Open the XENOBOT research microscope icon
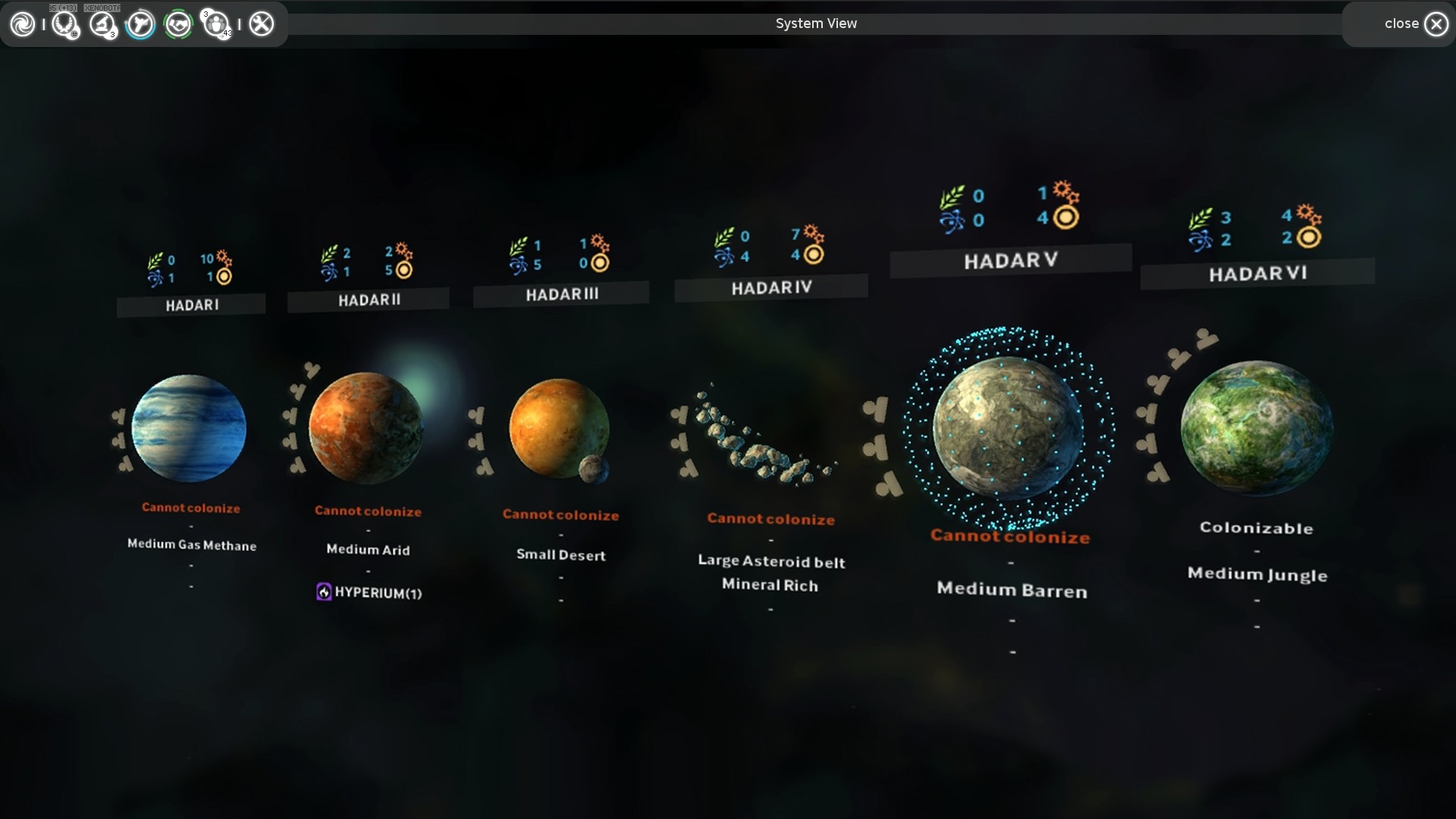 [102, 24]
